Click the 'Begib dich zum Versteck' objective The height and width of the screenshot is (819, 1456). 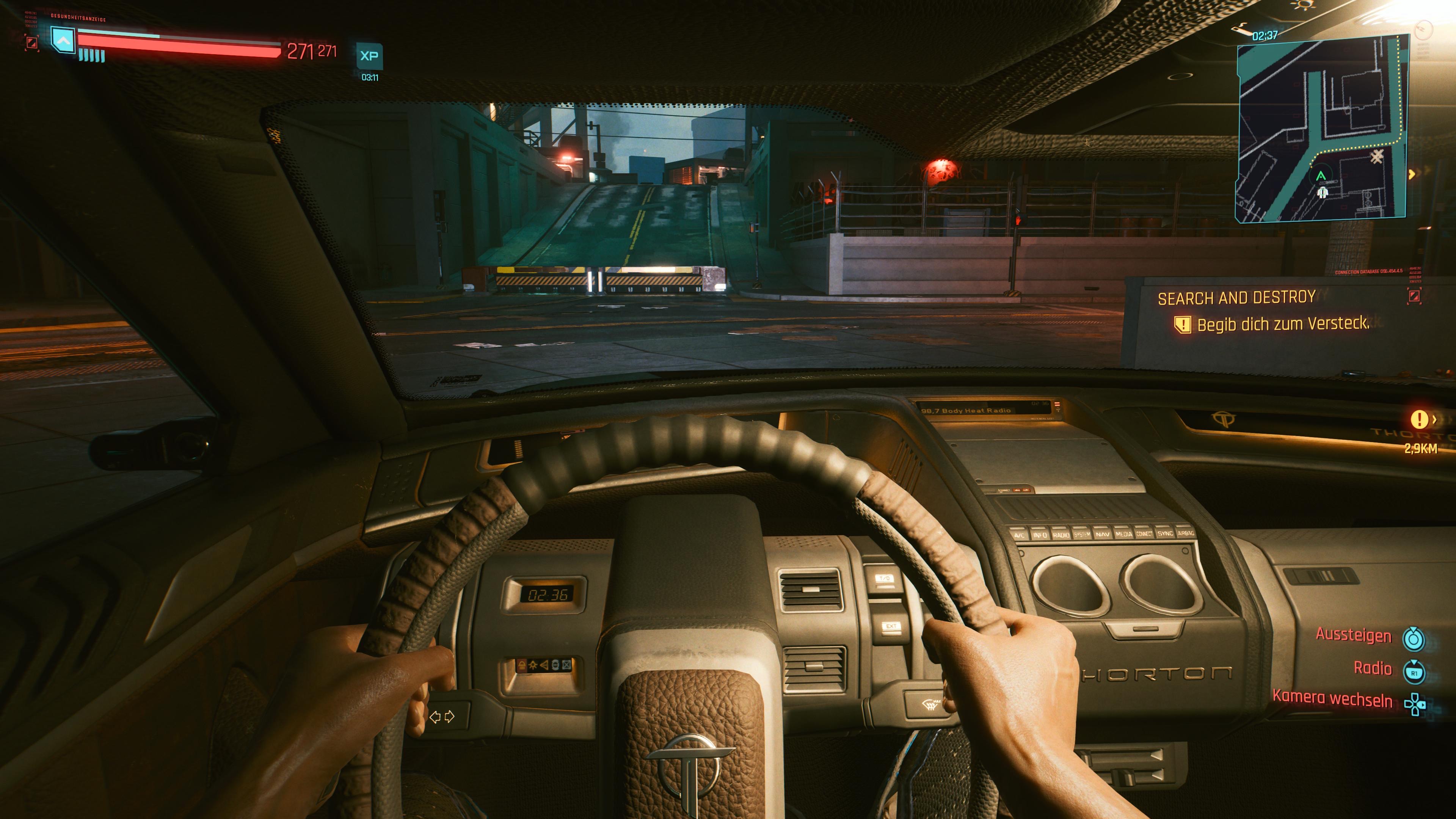click(1282, 324)
